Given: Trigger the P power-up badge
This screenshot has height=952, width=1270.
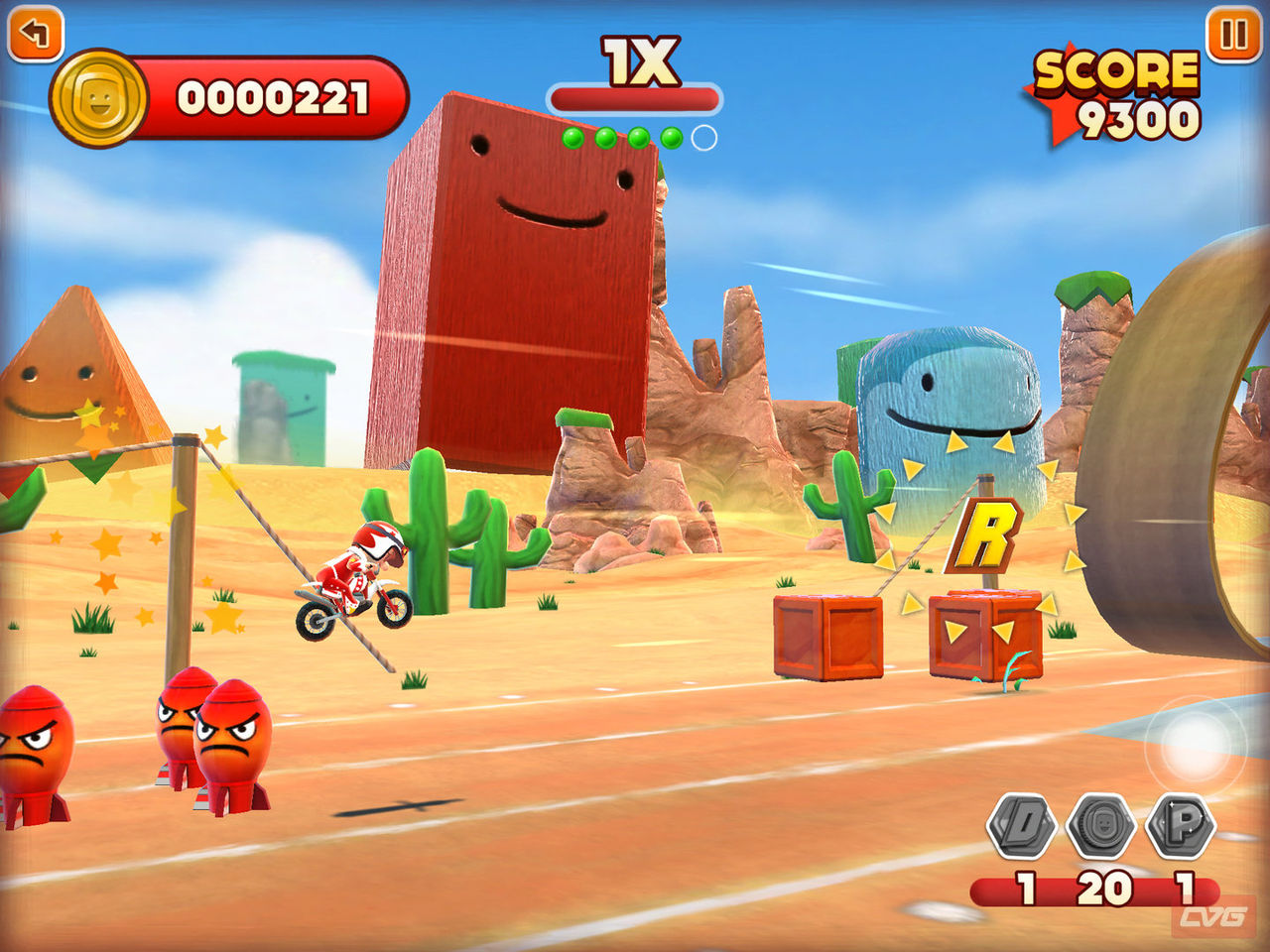Looking at the screenshot, I should (x=1181, y=825).
